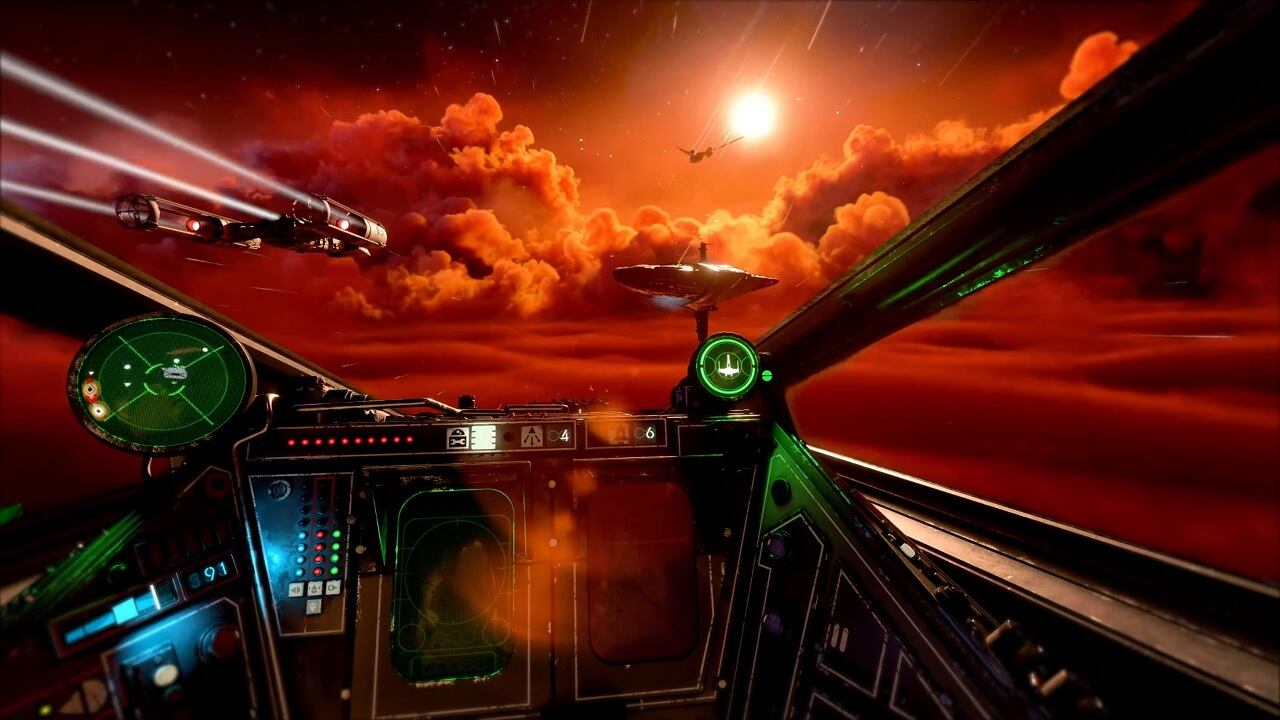The height and width of the screenshot is (720, 1280).
Task: Click the left-arrow switch on the side panel
Action: [295, 588]
